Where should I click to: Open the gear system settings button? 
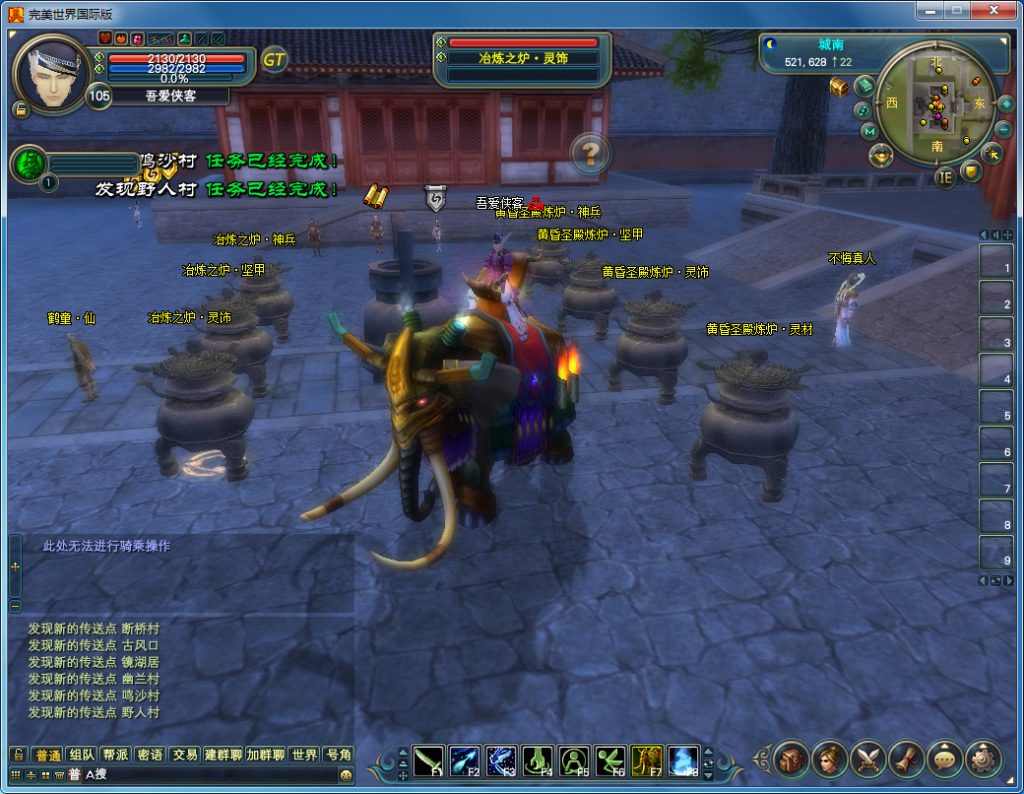point(983,760)
